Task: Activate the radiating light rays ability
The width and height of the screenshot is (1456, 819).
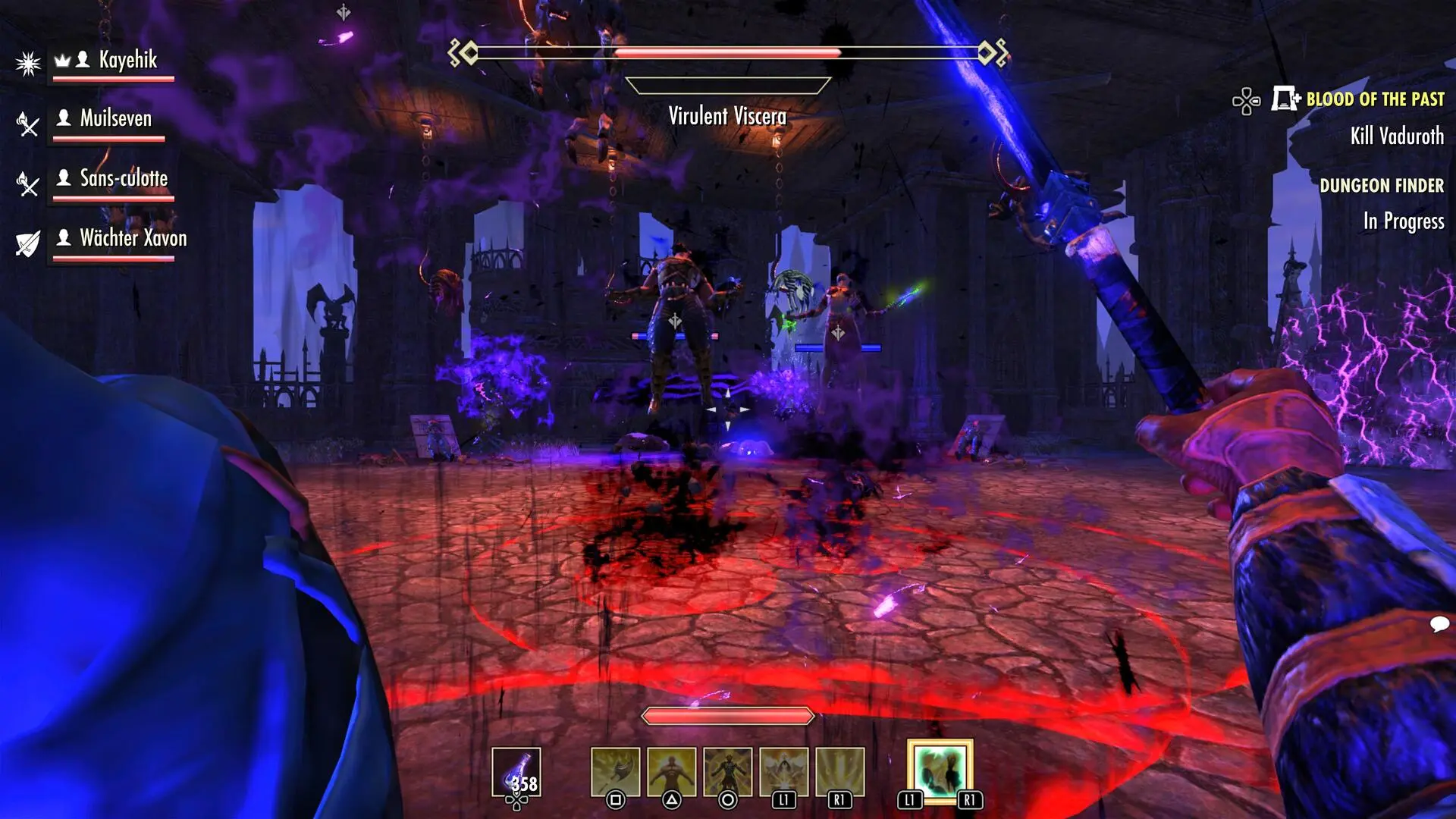Action: [839, 772]
